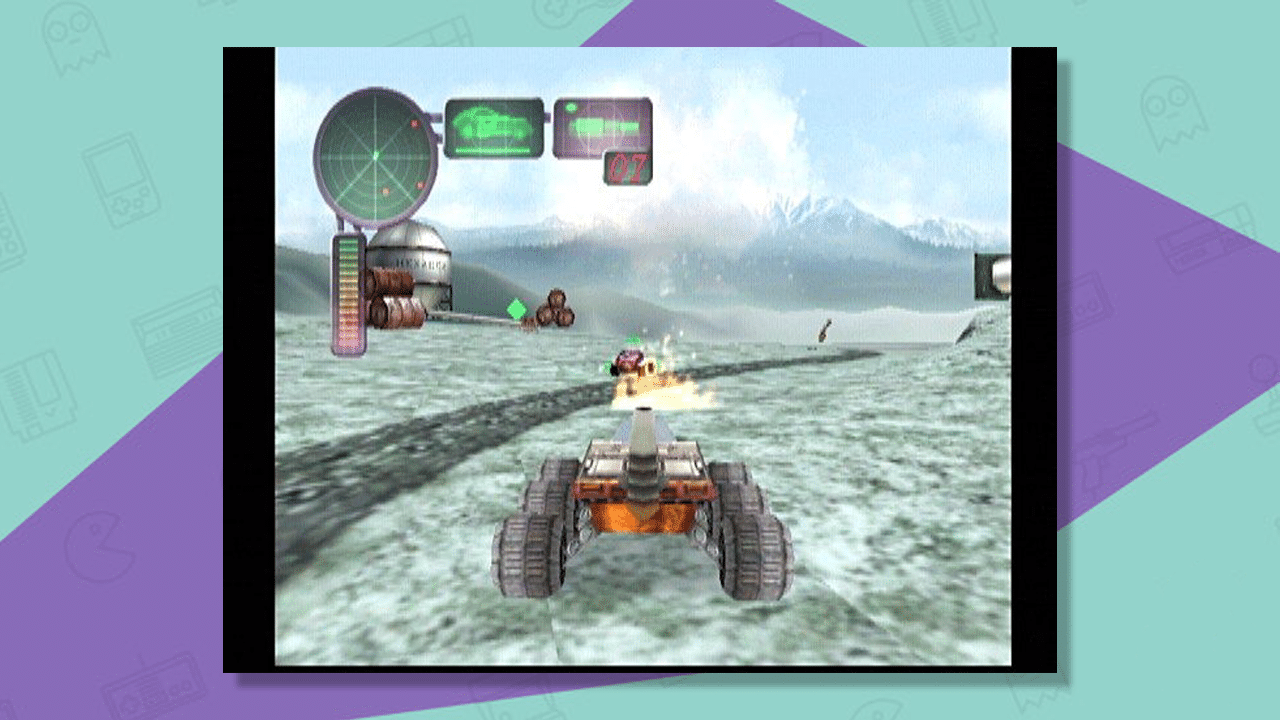
Task: Select the green vehicle status screen
Action: [x=492, y=126]
